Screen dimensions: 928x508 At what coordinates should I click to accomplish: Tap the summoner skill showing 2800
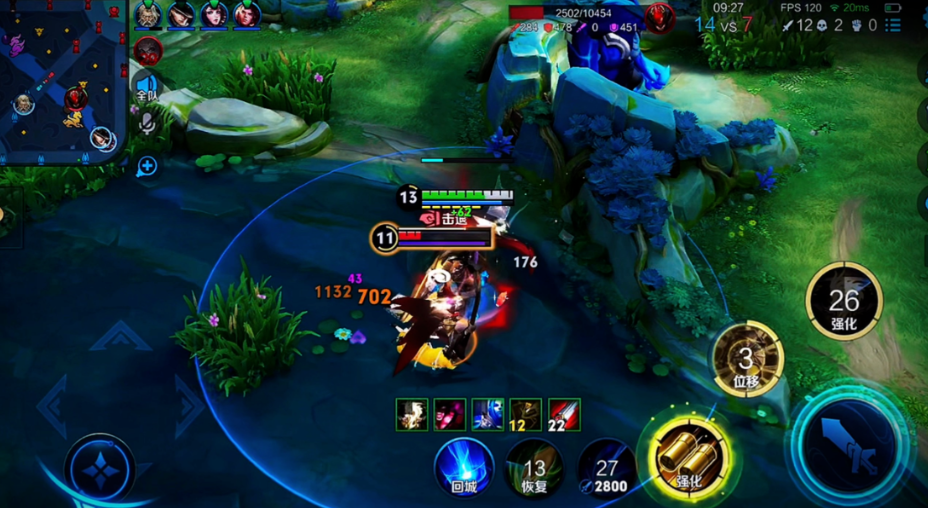[607, 468]
